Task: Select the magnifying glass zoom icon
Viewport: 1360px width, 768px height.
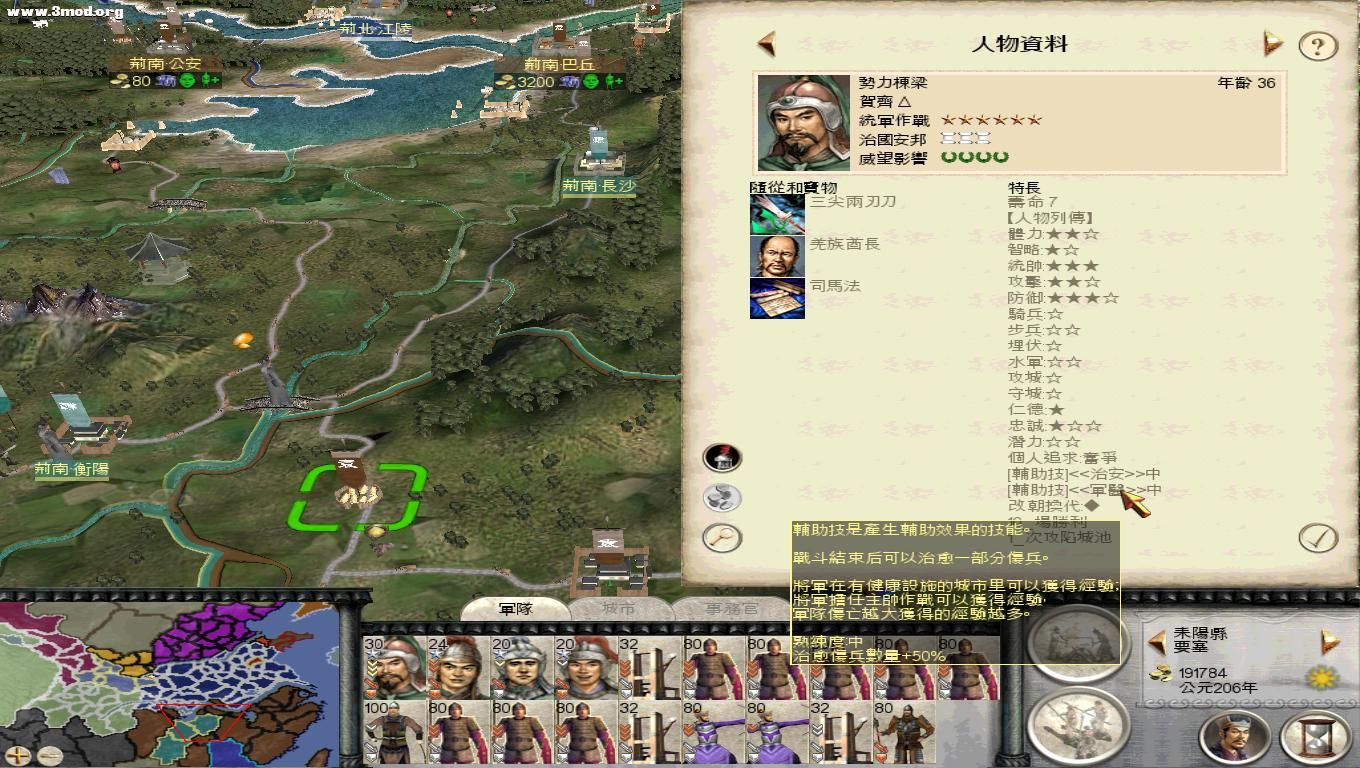Action: (723, 538)
